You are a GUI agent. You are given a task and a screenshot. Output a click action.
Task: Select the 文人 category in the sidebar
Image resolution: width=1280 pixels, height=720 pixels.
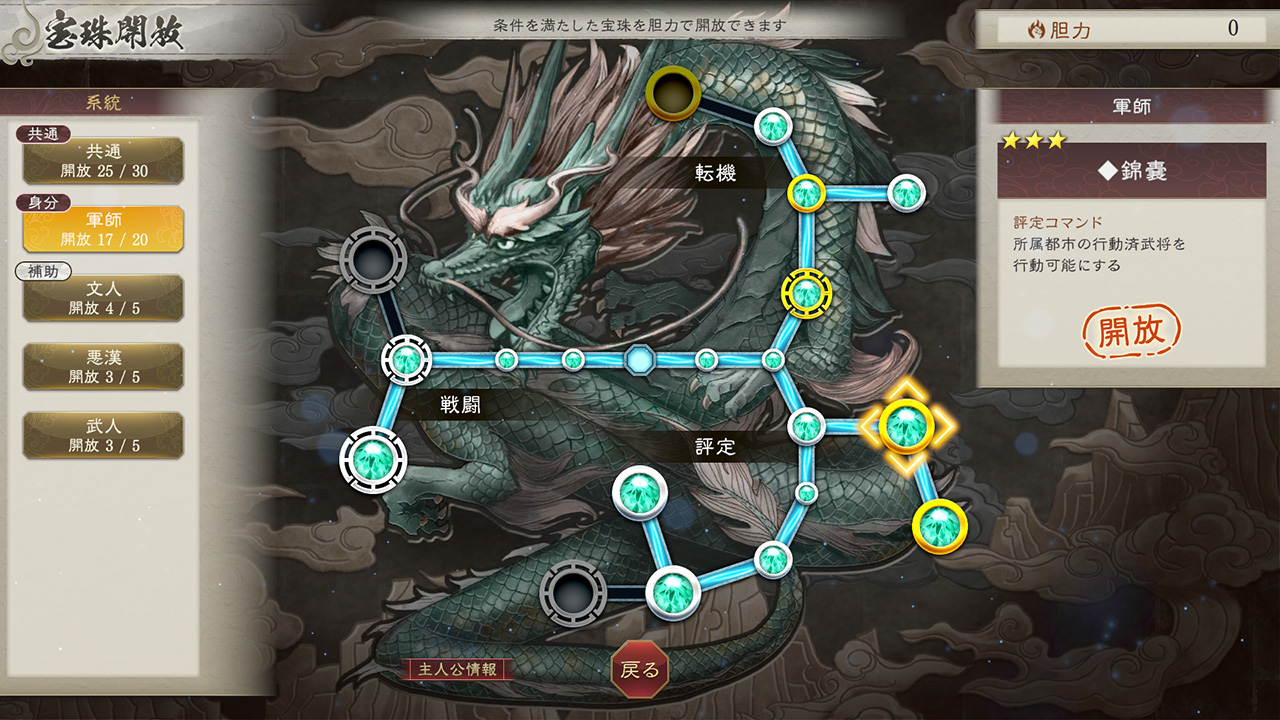[103, 296]
